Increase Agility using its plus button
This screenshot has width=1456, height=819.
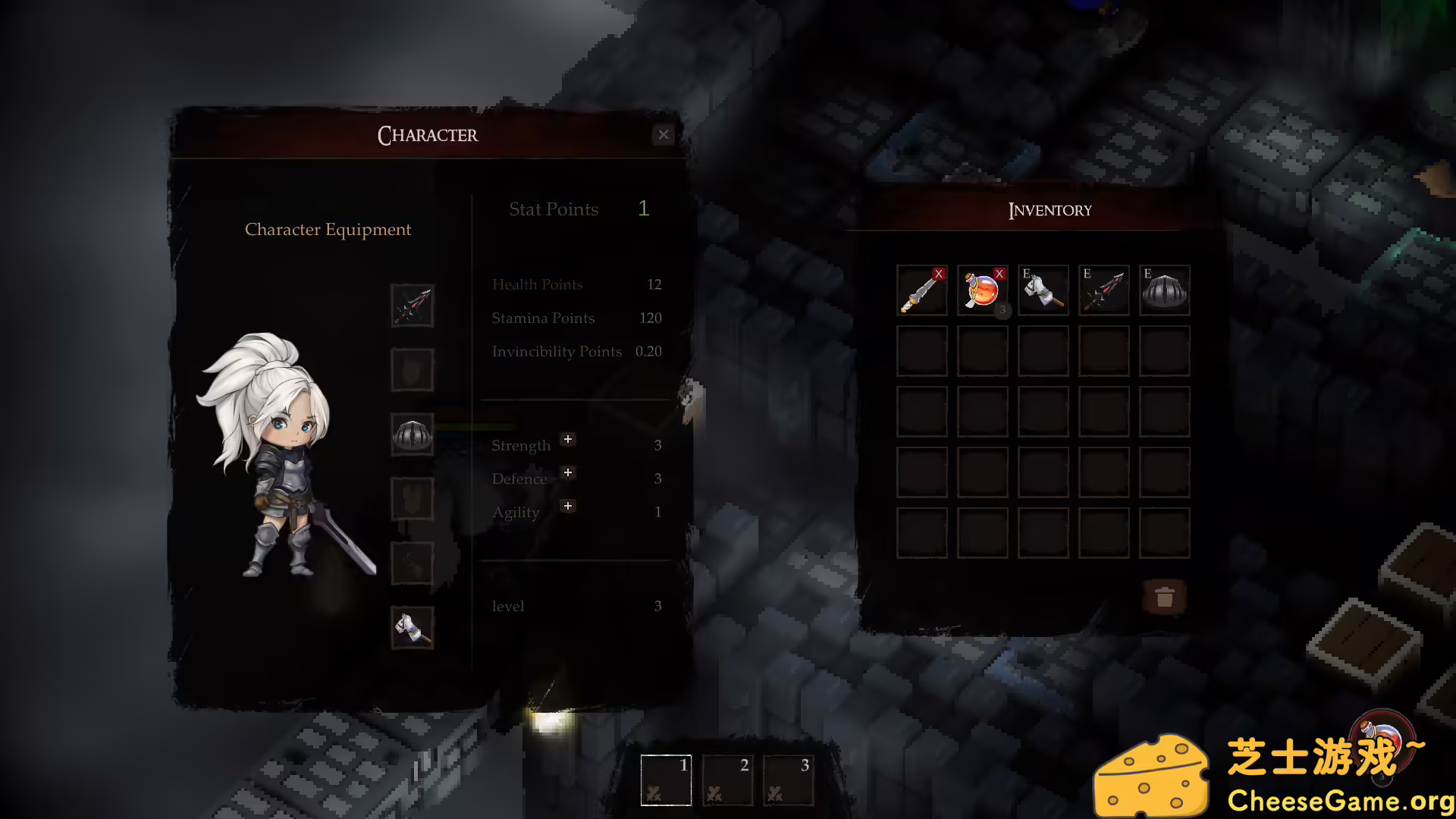[567, 506]
